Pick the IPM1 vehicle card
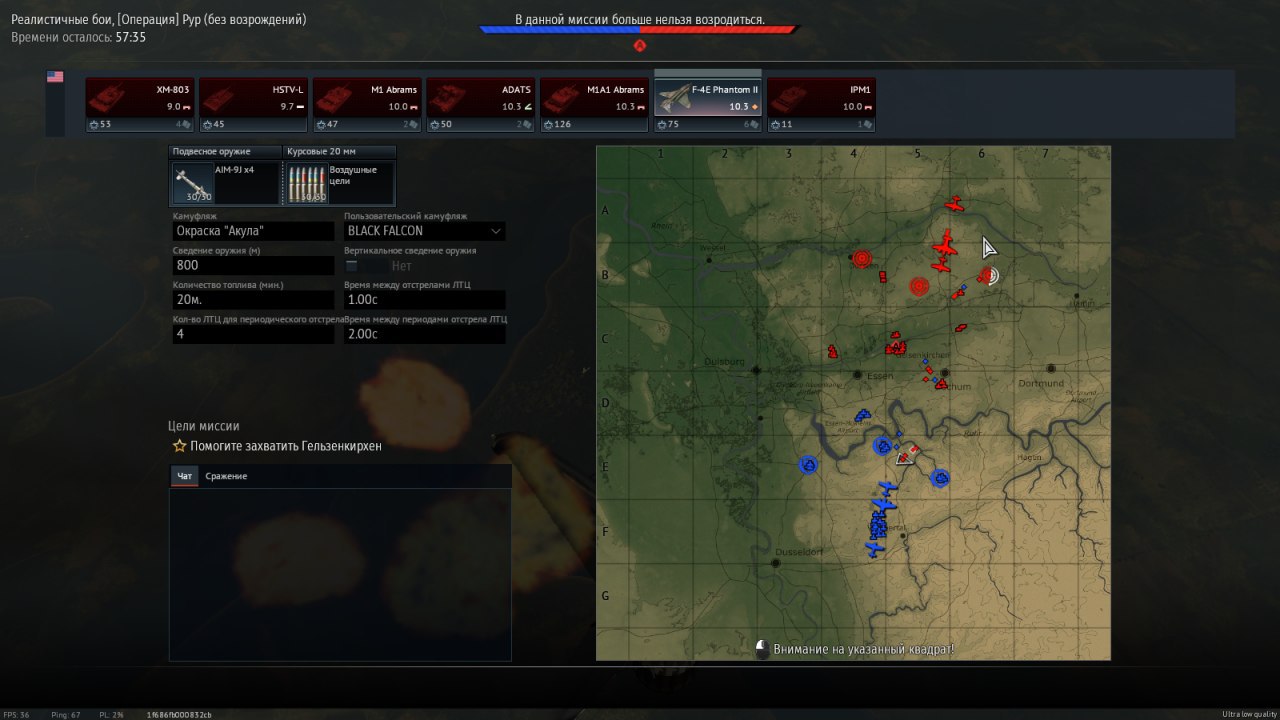 [x=821, y=105]
